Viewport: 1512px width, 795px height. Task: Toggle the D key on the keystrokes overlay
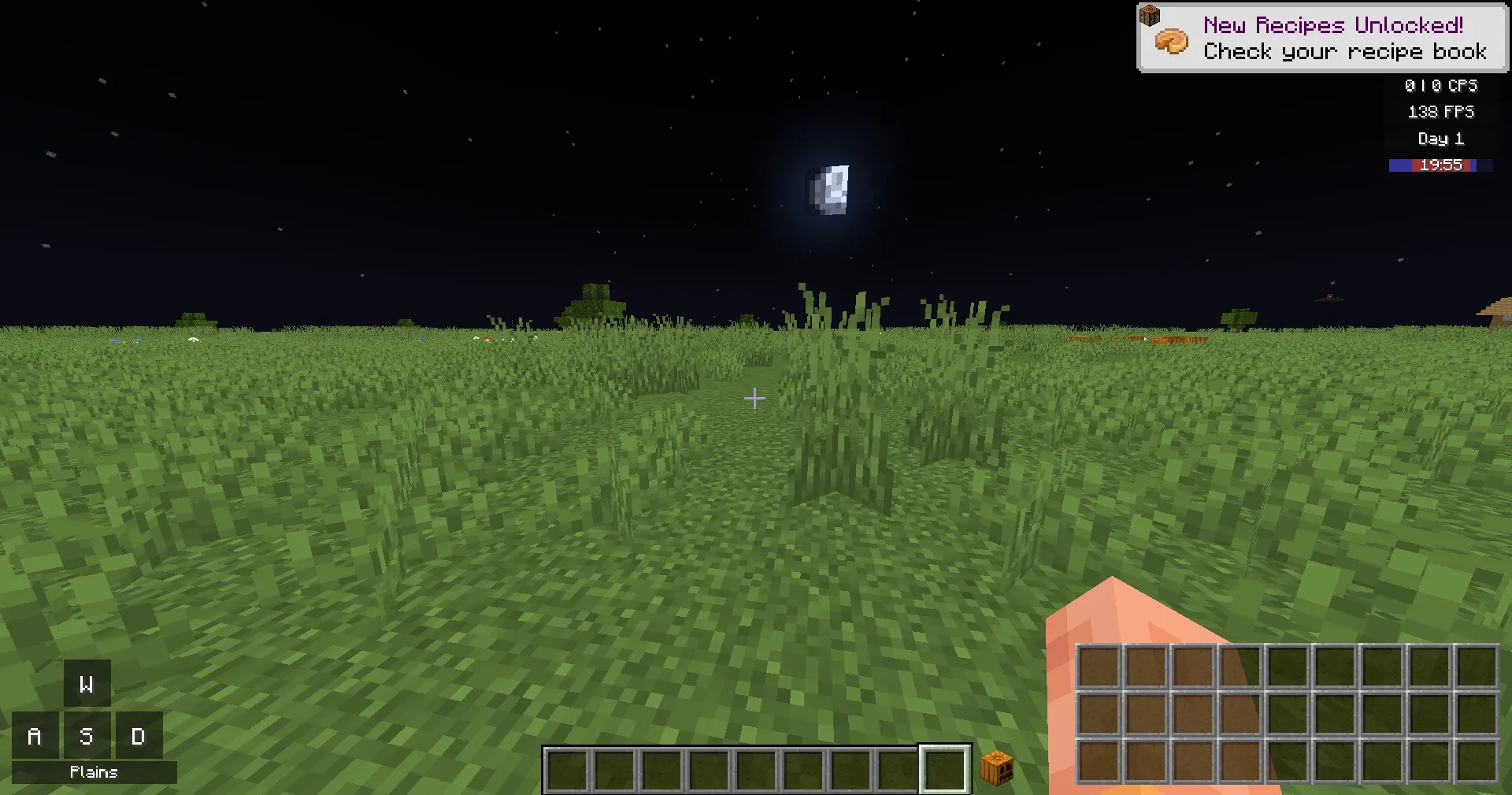coord(139,736)
